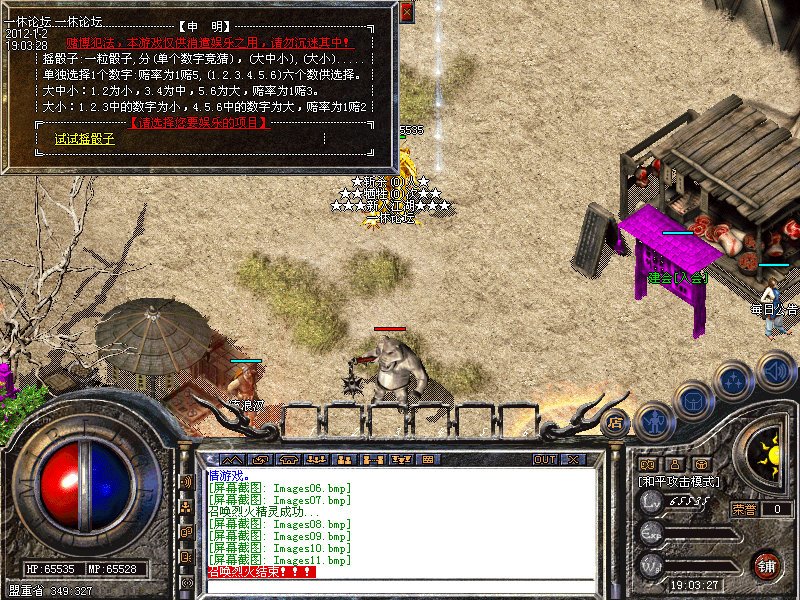
Task: Click the keyboard grid icon in chat toolbar
Action: 427,460
